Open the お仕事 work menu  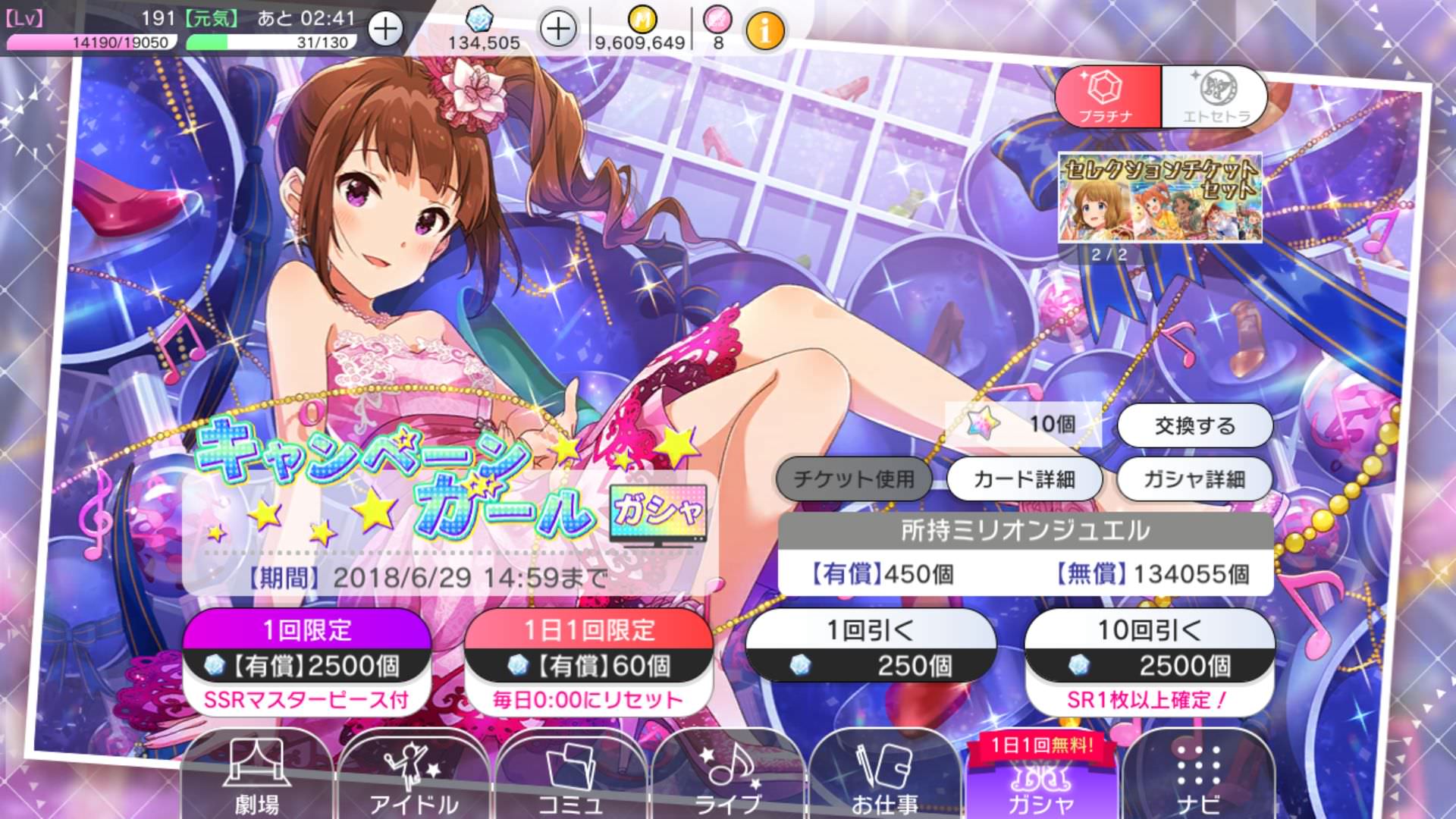coord(884,777)
